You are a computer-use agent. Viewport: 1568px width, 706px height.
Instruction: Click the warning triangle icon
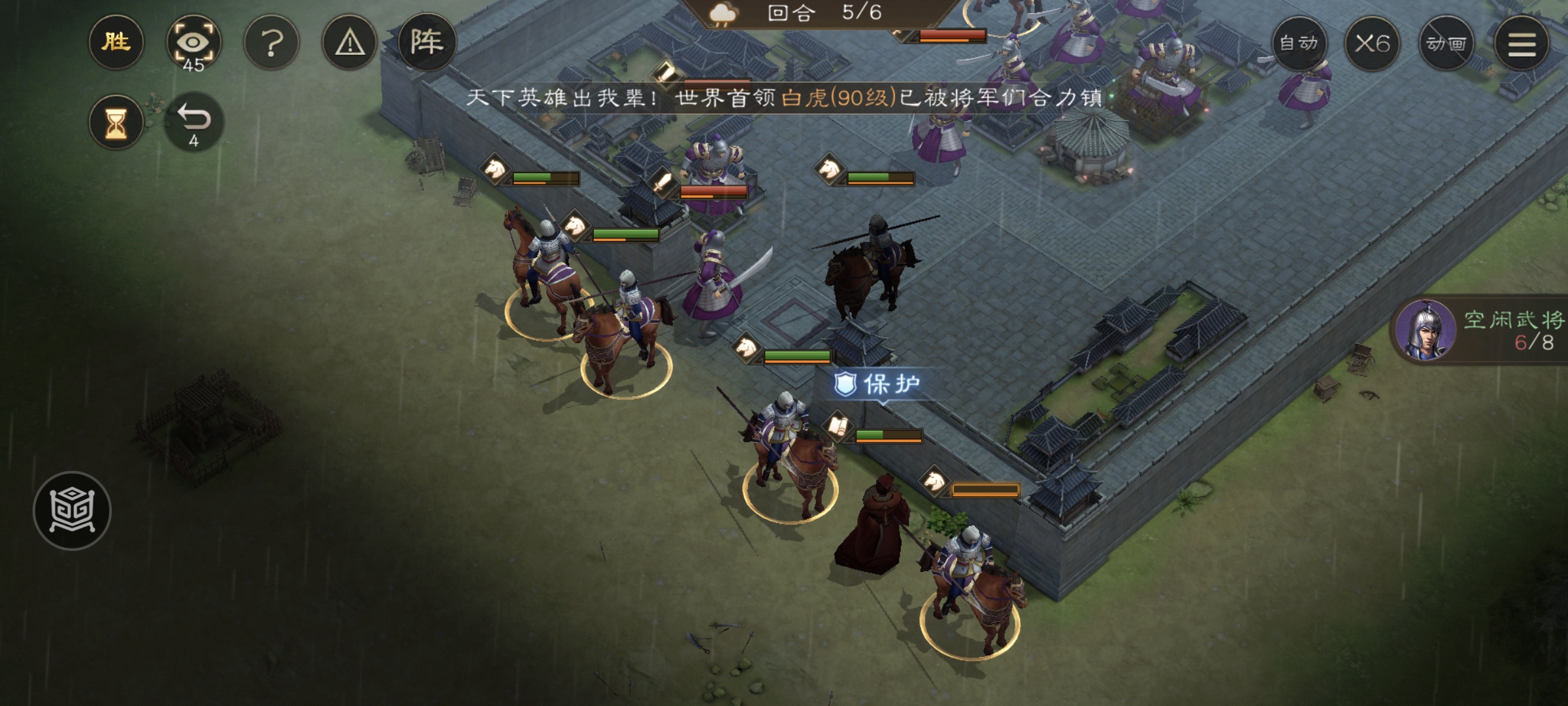point(350,44)
